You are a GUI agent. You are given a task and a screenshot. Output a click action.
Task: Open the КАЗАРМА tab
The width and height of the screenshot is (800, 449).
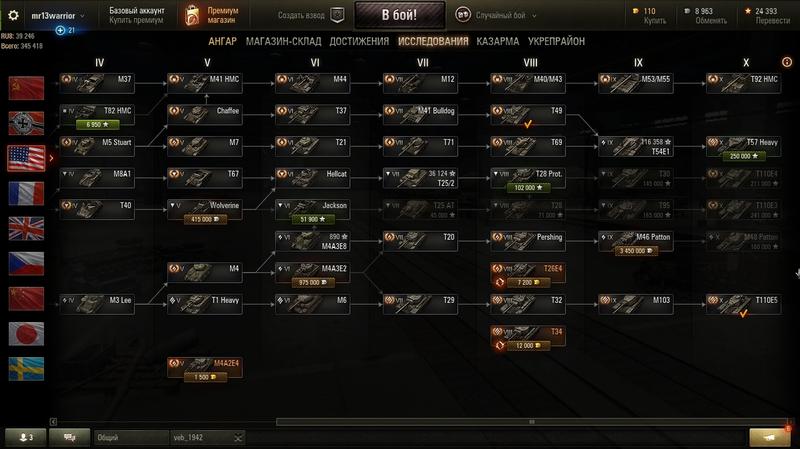pos(497,42)
